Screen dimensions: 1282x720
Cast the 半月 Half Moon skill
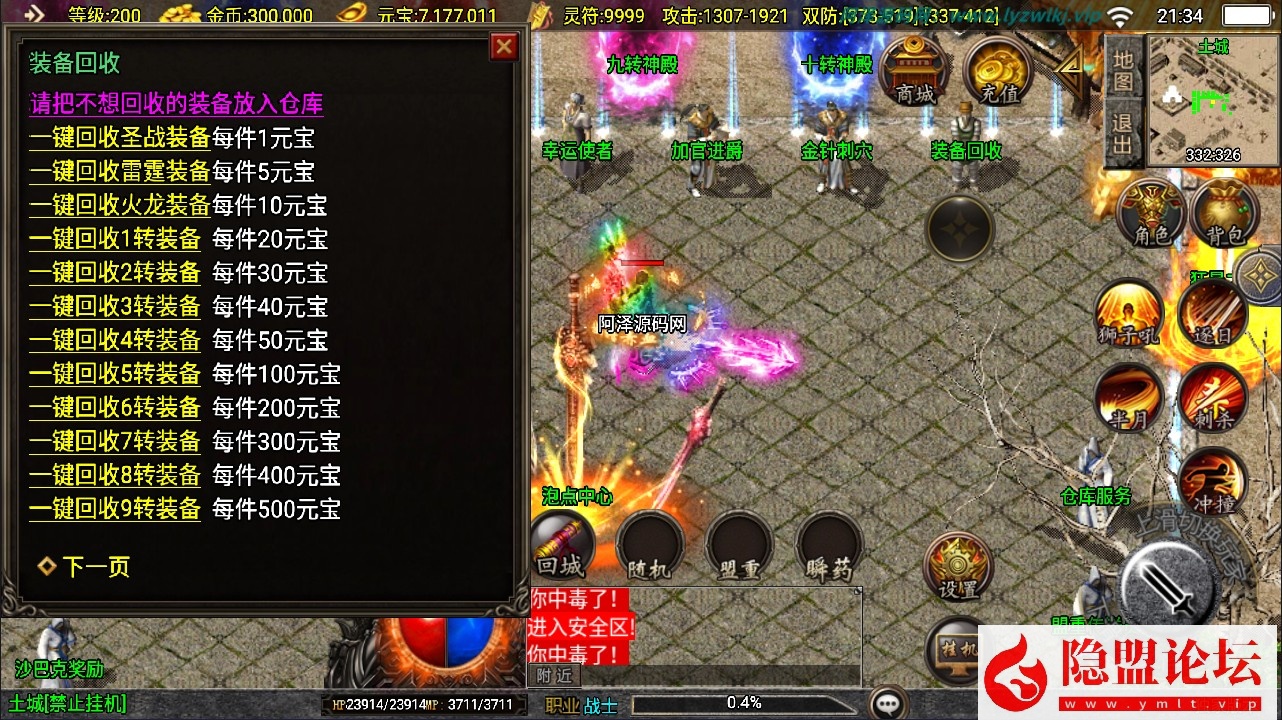coord(1129,397)
